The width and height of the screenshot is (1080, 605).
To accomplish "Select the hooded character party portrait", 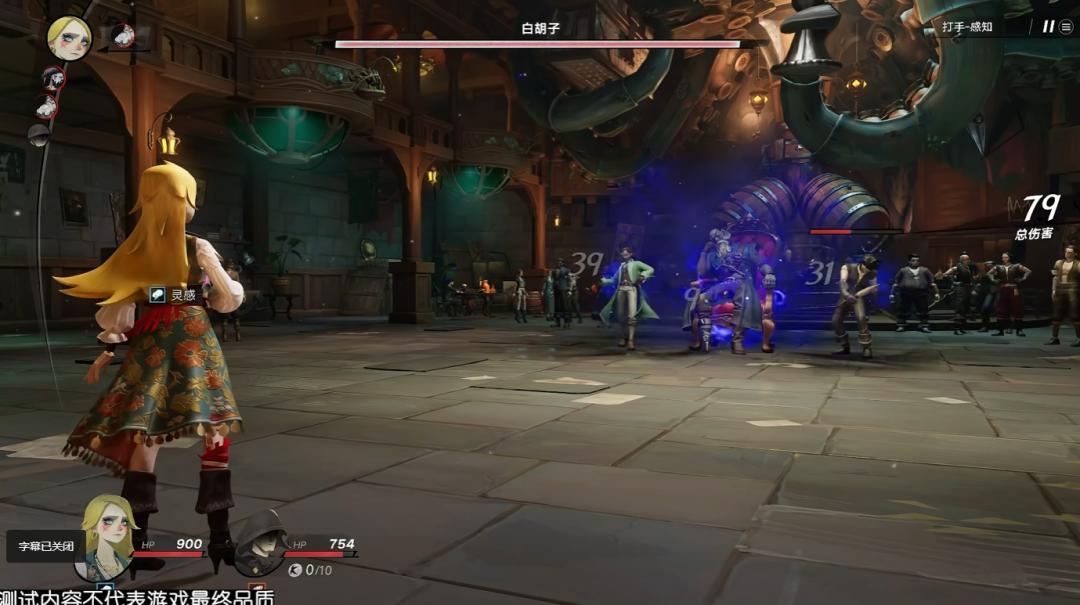I will coord(260,545).
